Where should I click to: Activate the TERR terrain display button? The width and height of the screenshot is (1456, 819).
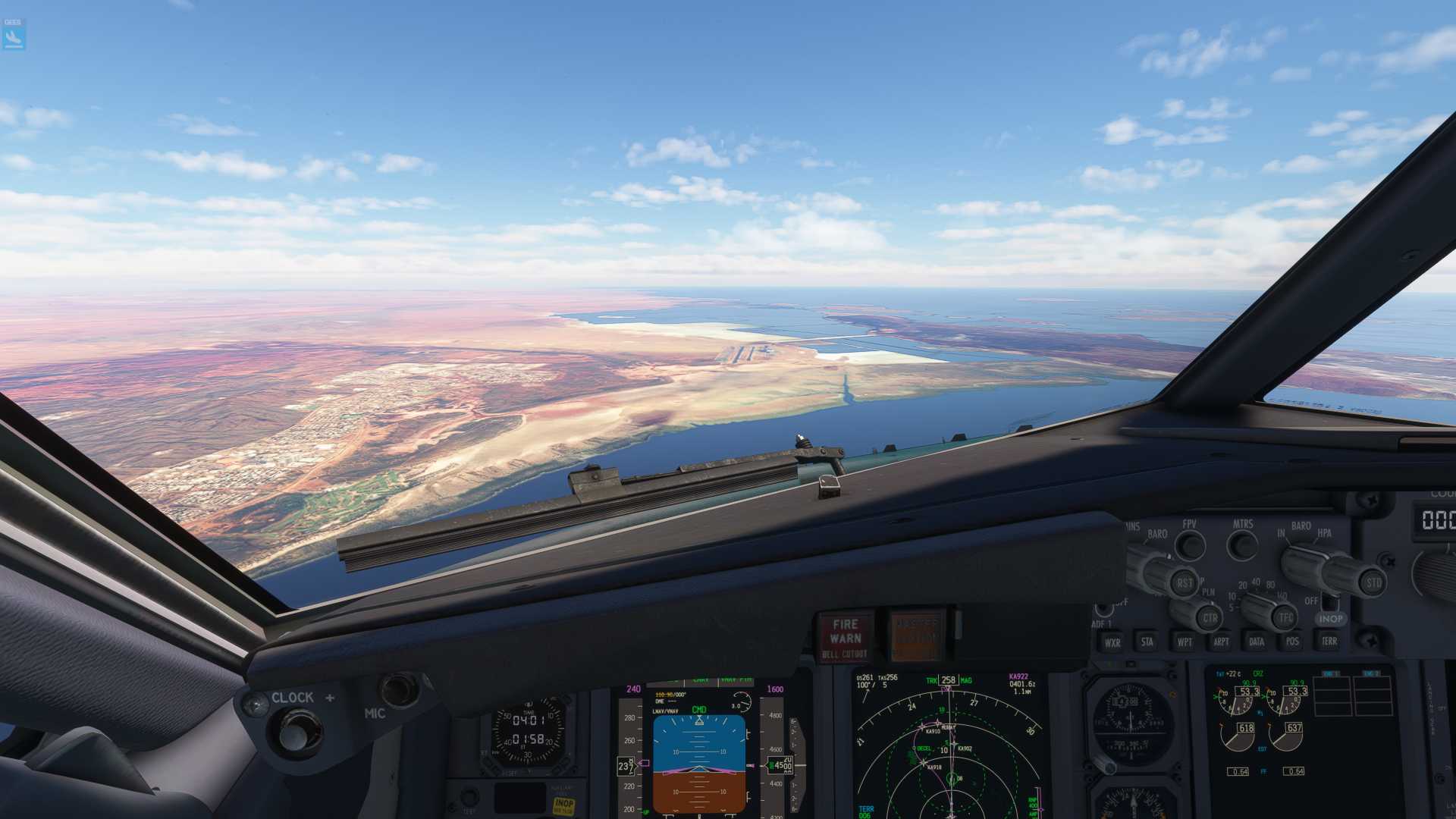(x=1331, y=642)
